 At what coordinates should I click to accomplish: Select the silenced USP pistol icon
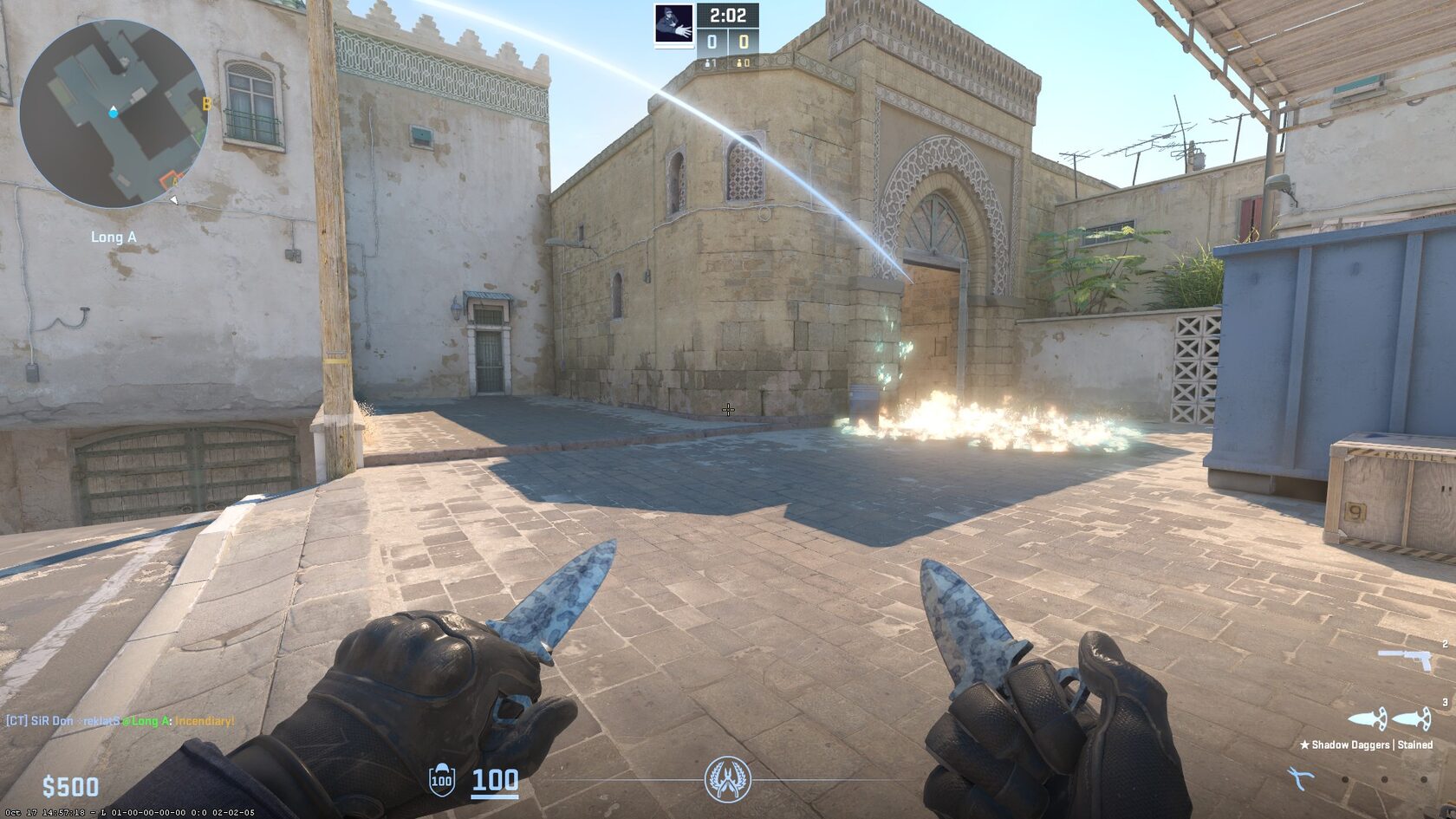(x=1405, y=657)
